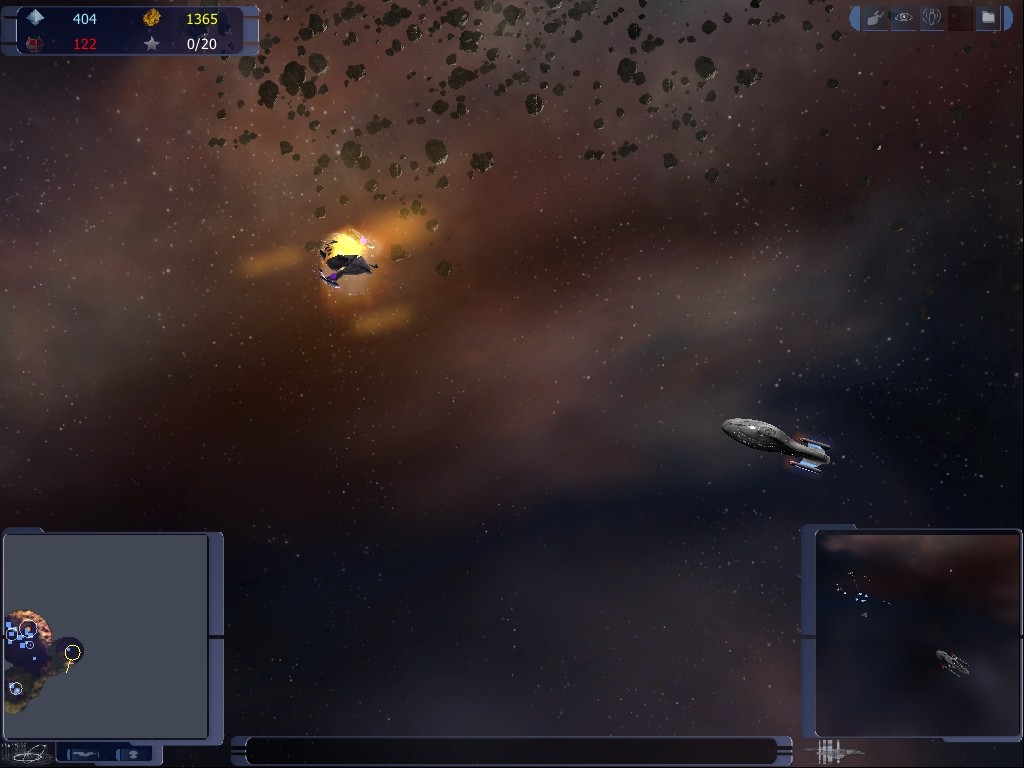Click the cinematic view window
Viewport: 1024px width, 768px height.
(x=918, y=634)
